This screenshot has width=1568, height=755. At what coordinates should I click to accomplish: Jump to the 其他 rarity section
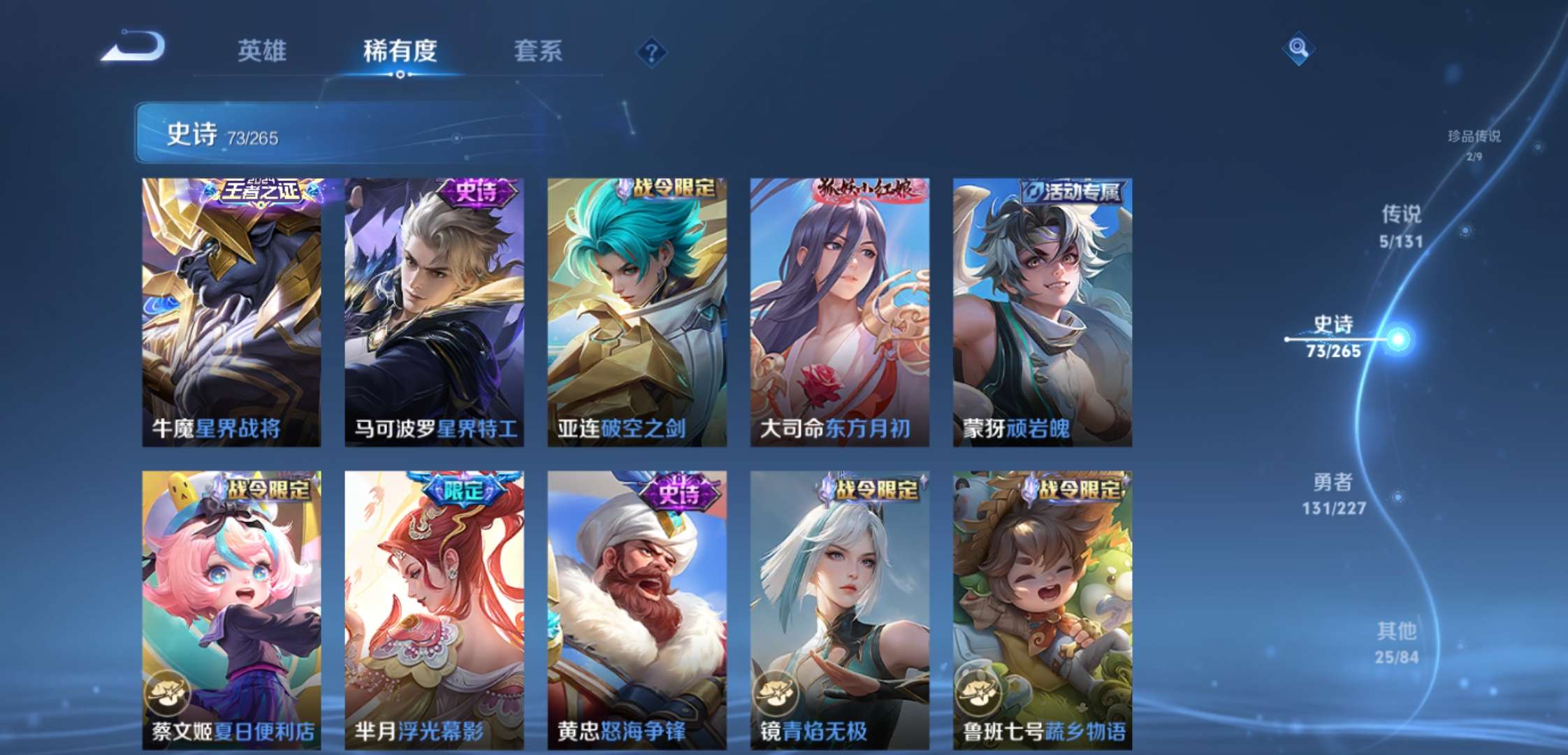(1396, 642)
